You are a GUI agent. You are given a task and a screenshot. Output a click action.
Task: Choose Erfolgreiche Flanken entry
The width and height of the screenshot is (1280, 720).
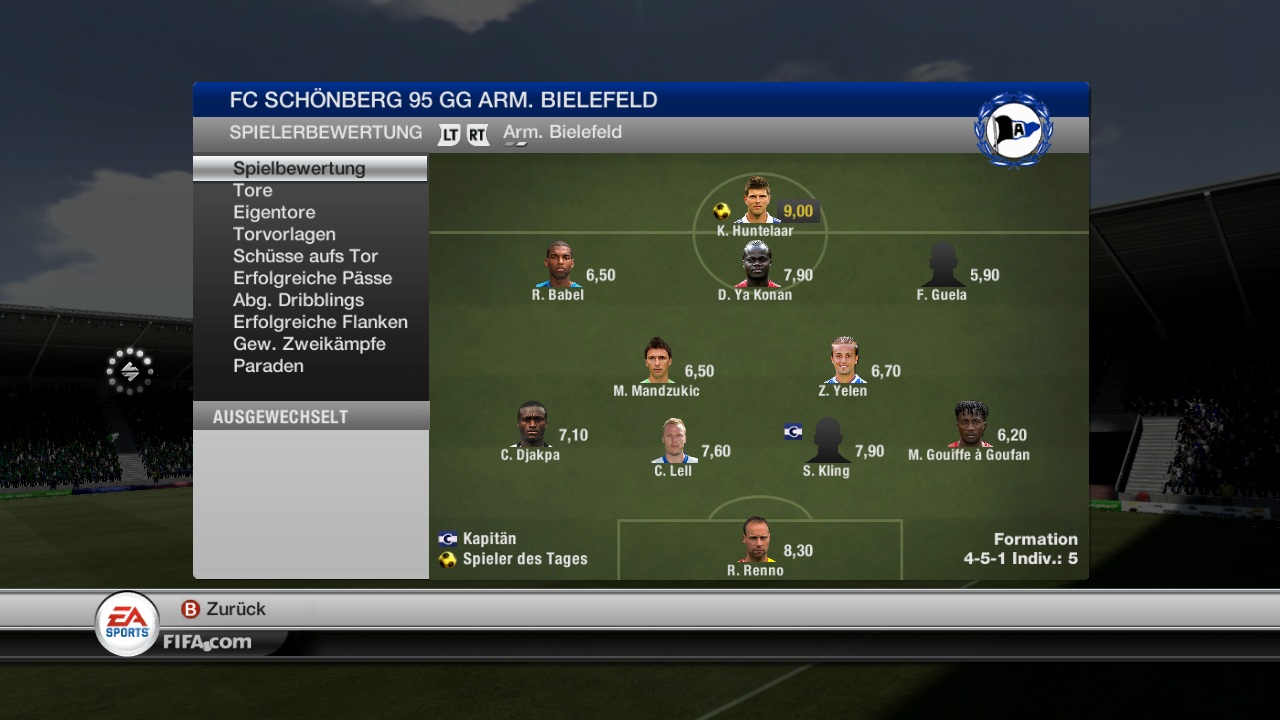point(320,322)
